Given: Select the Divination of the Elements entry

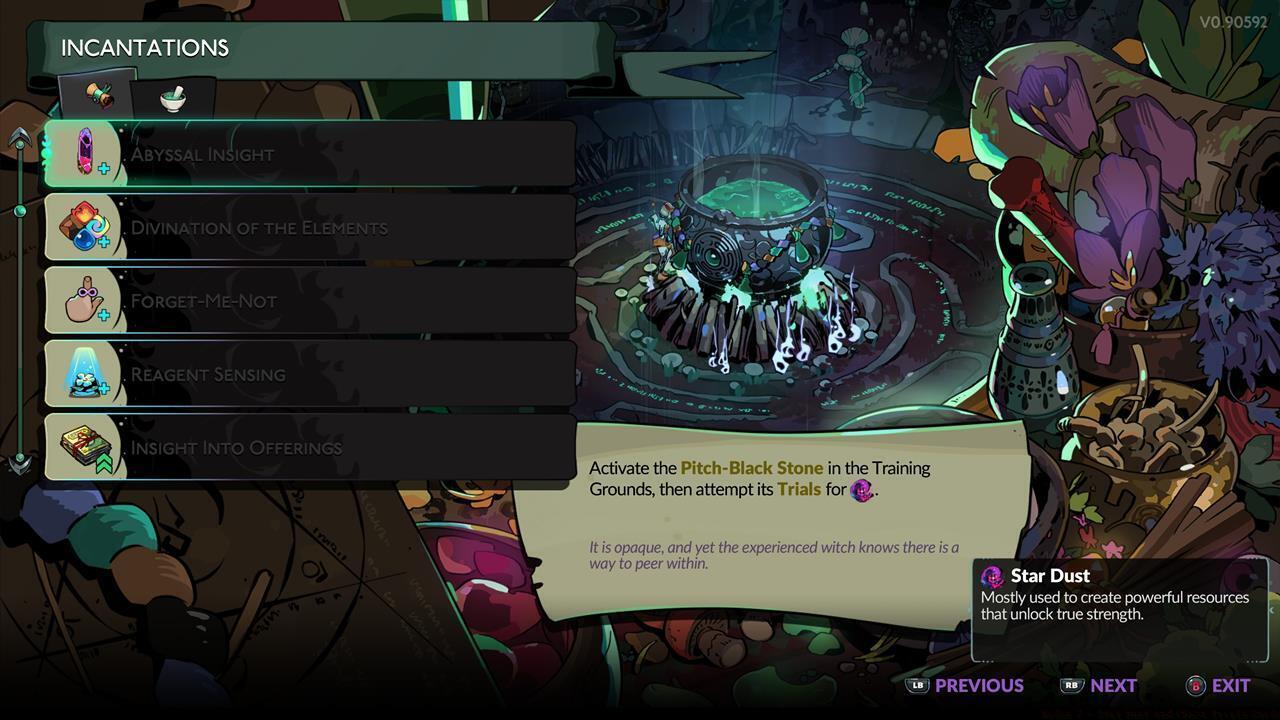Looking at the screenshot, I should (300, 226).
